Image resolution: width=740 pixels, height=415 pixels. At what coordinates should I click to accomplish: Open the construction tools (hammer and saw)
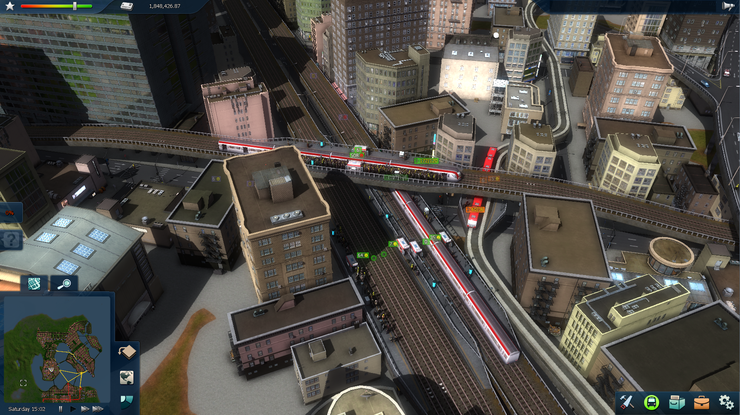pos(627,401)
